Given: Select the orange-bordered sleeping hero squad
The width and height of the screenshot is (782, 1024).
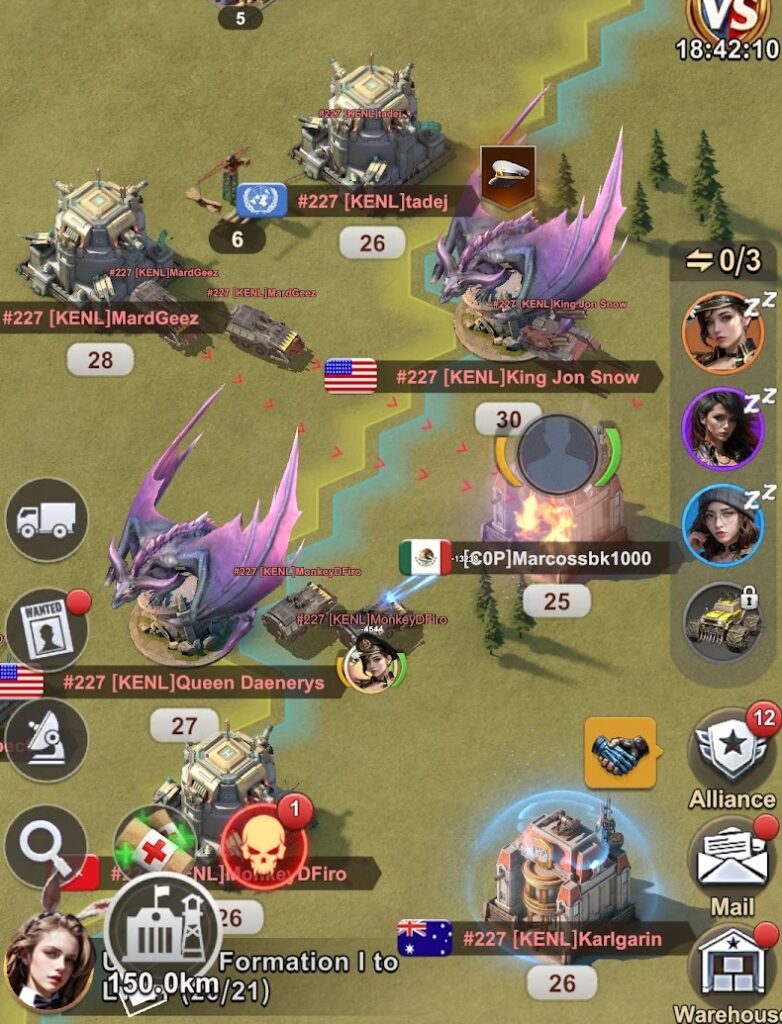Looking at the screenshot, I should coord(722,332).
